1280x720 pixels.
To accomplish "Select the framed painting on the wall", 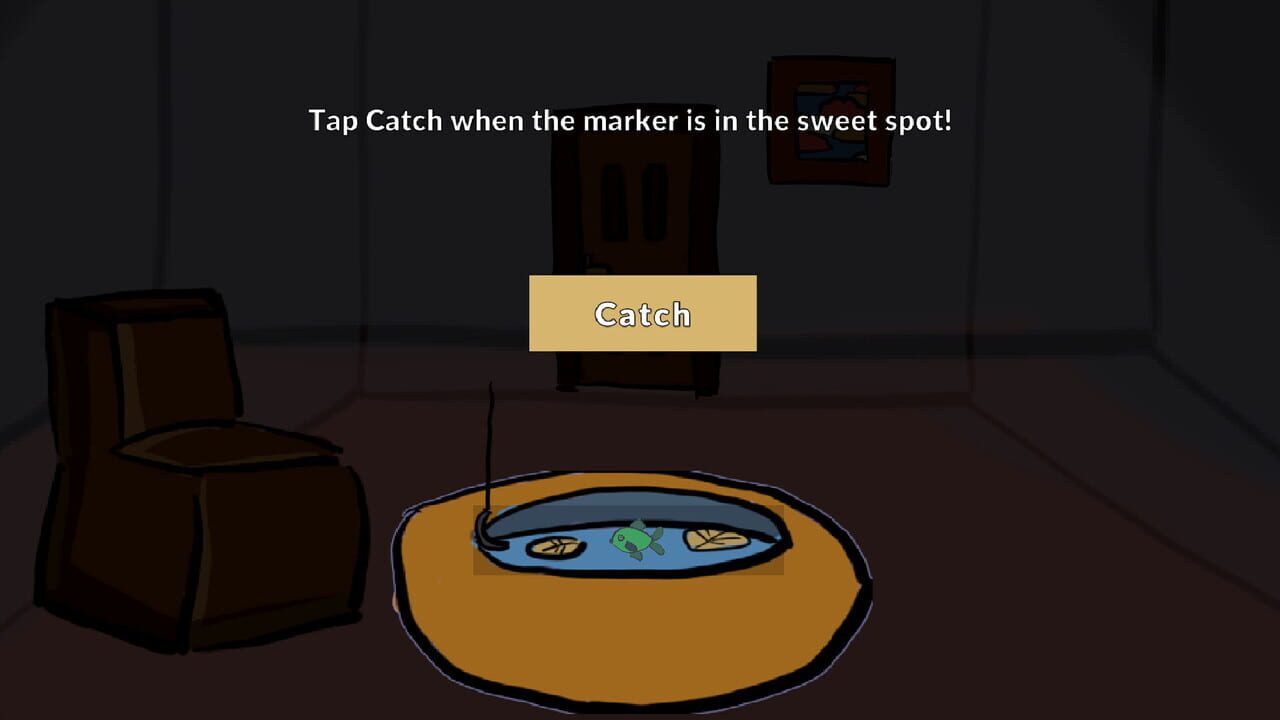I will pos(830,120).
